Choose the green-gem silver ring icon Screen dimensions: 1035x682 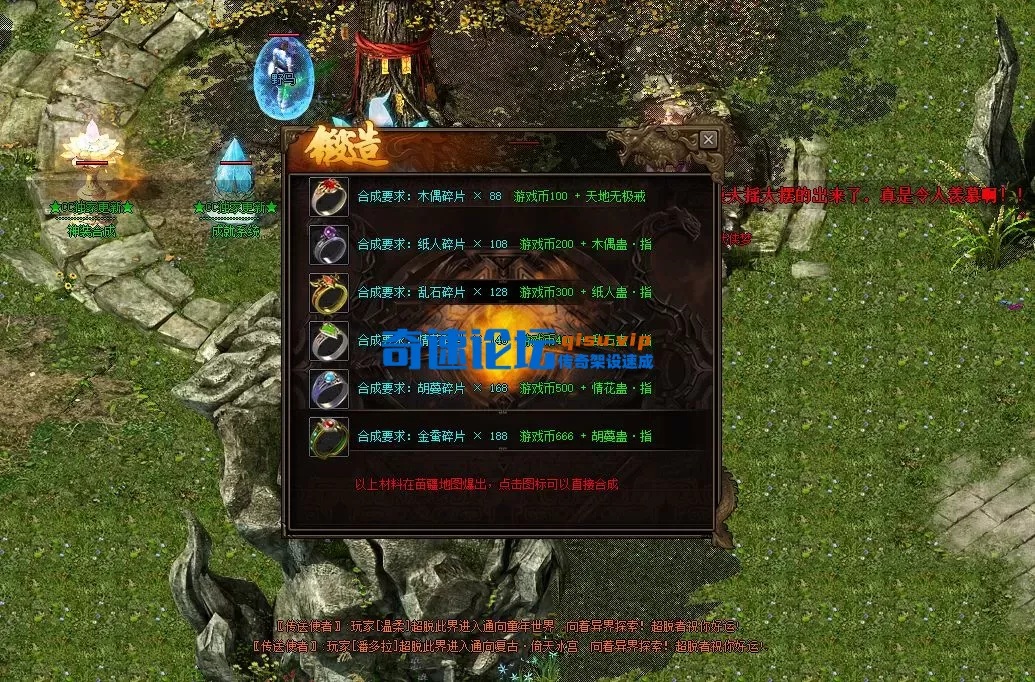point(329,341)
